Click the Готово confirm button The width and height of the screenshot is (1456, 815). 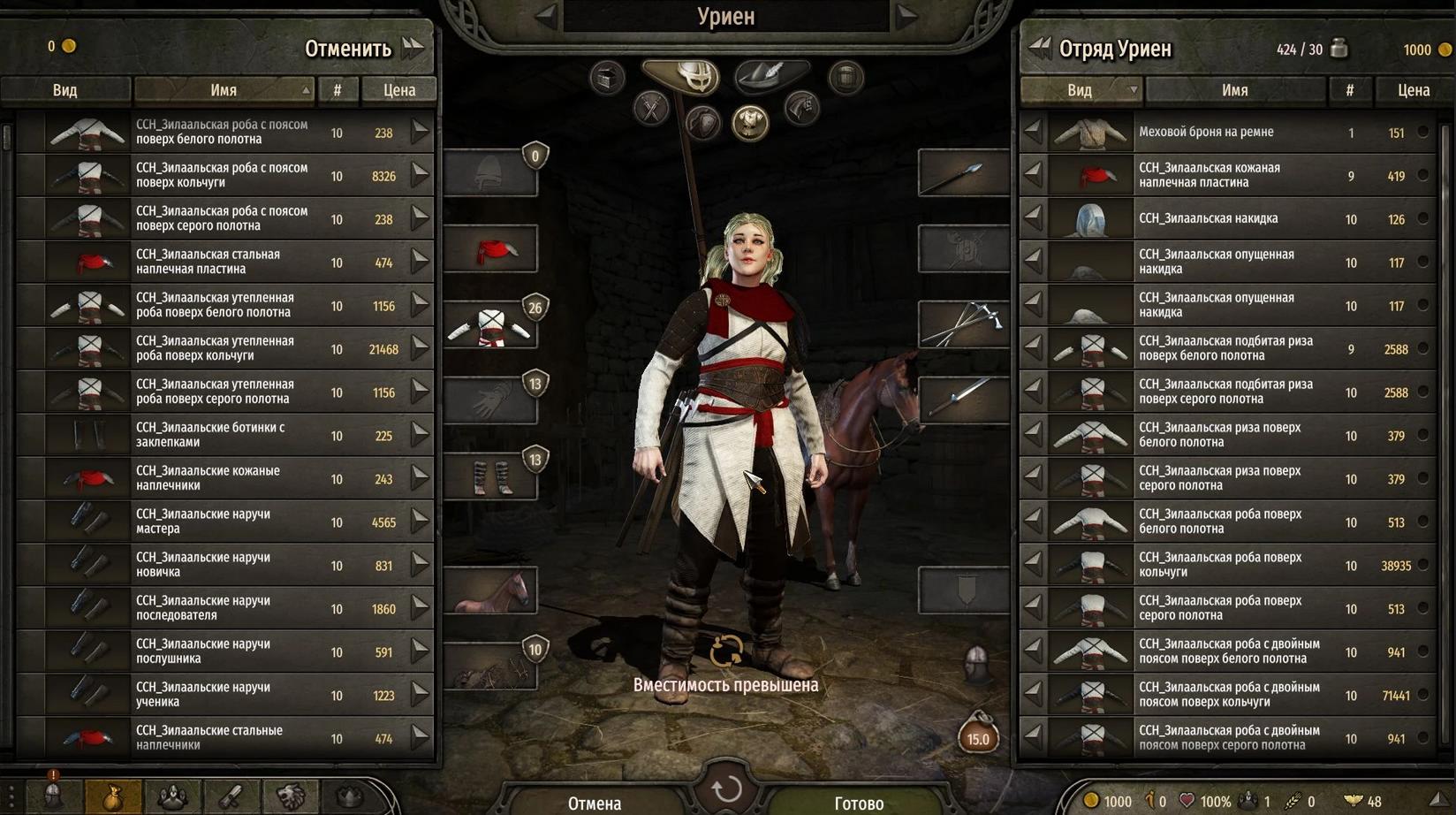[x=858, y=802]
